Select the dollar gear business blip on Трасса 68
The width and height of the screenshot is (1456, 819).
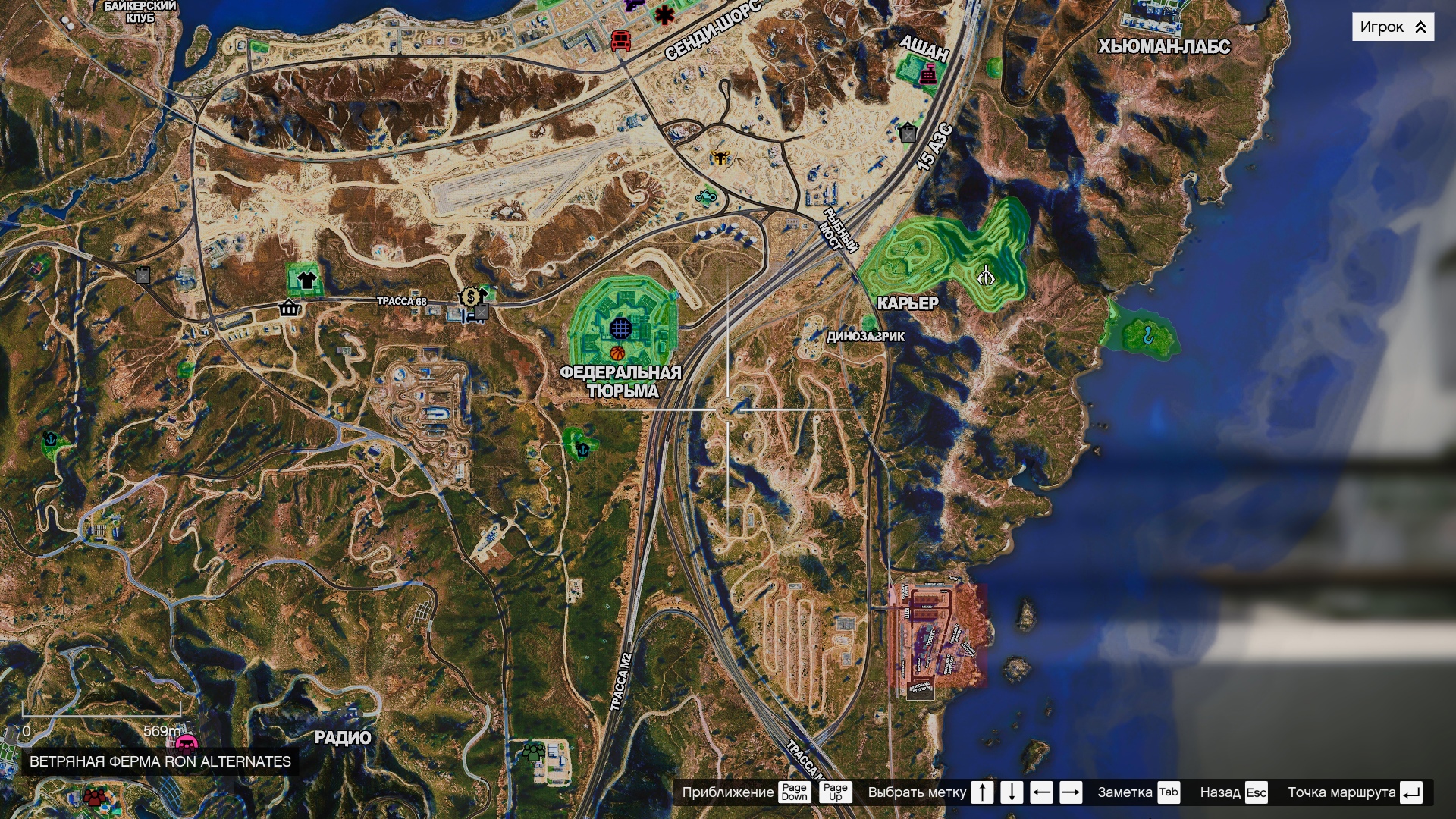[x=470, y=297]
